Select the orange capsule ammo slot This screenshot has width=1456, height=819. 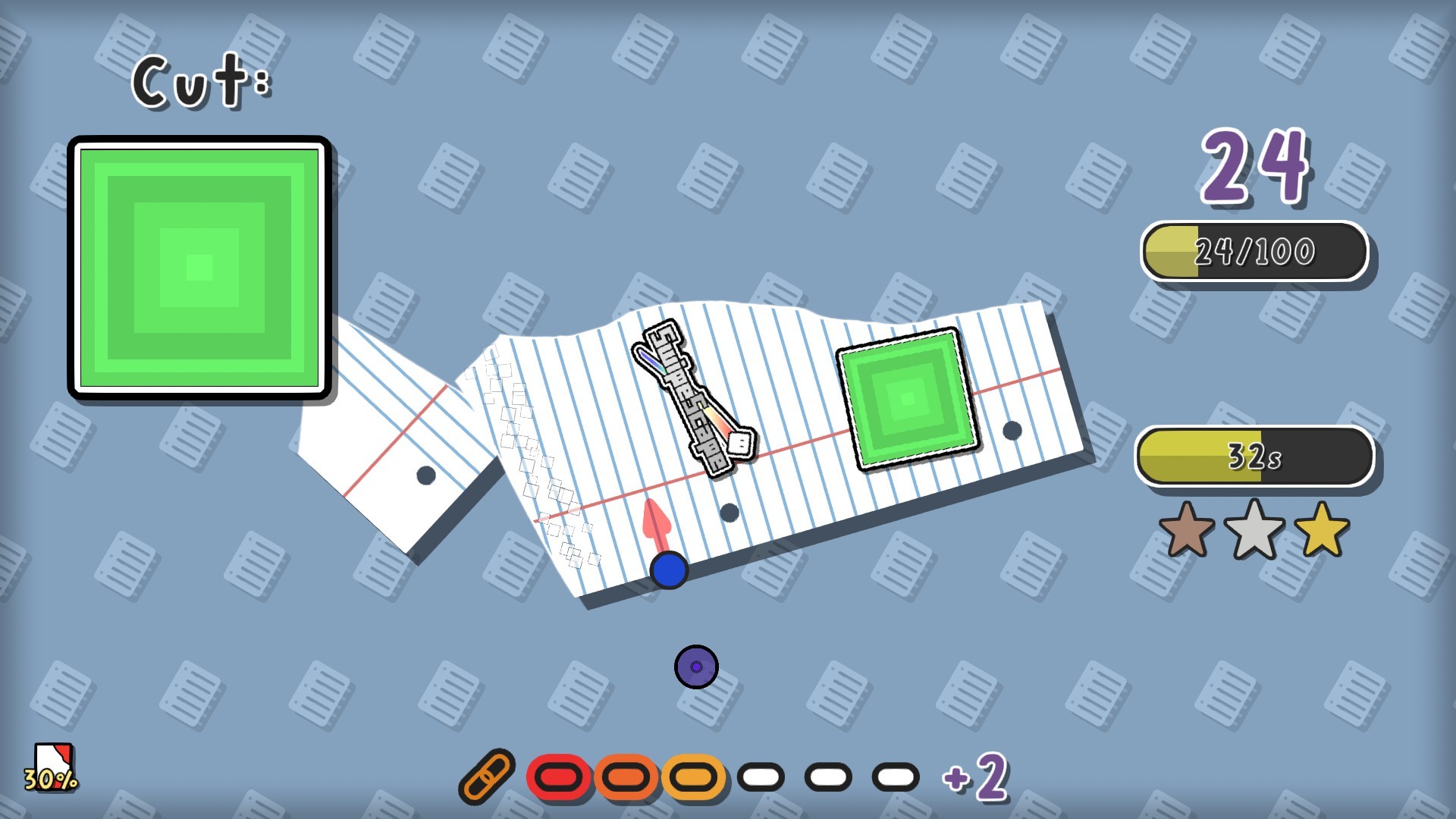pyautogui.click(x=626, y=775)
